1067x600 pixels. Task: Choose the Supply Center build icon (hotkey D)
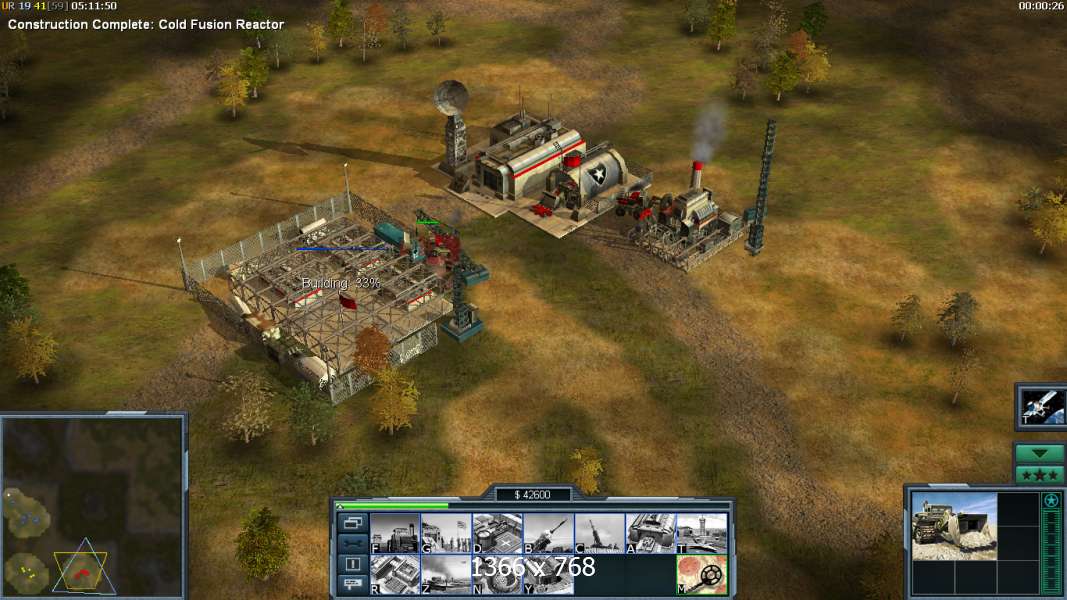tap(496, 533)
